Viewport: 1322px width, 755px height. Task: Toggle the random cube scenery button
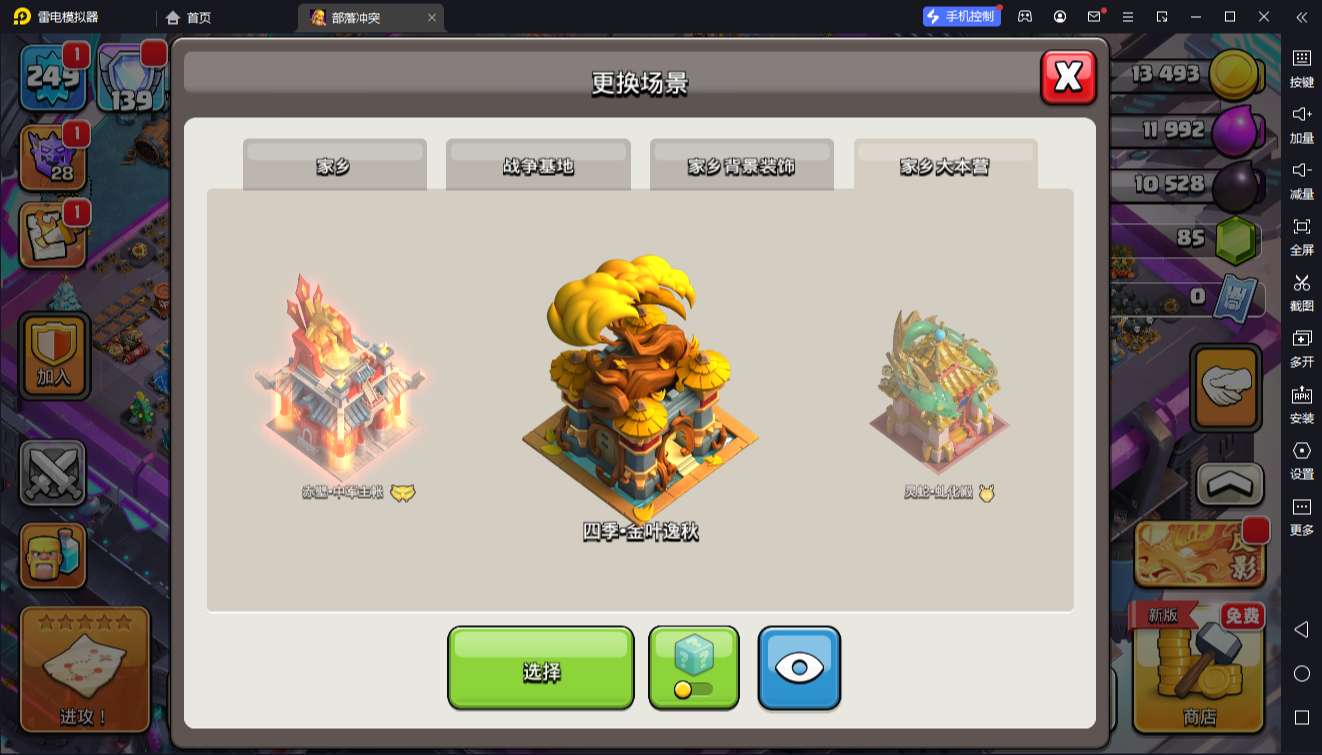click(694, 668)
